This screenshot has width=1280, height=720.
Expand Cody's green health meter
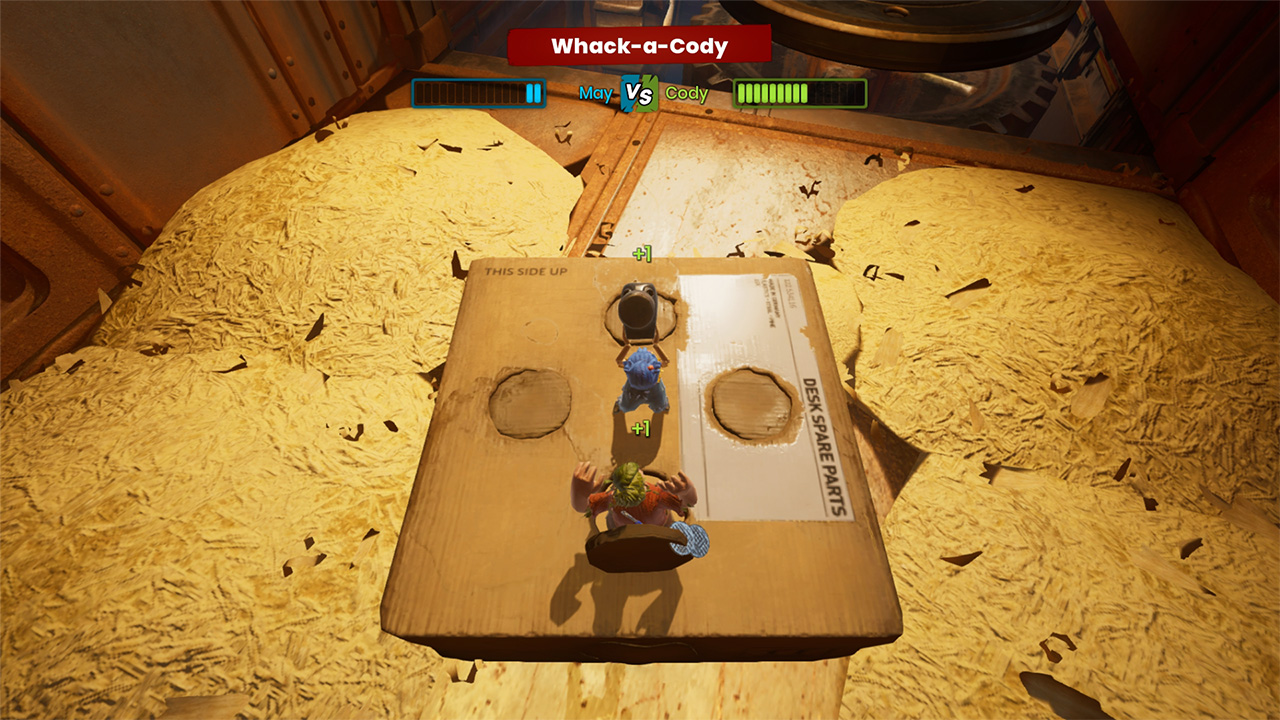[x=799, y=93]
